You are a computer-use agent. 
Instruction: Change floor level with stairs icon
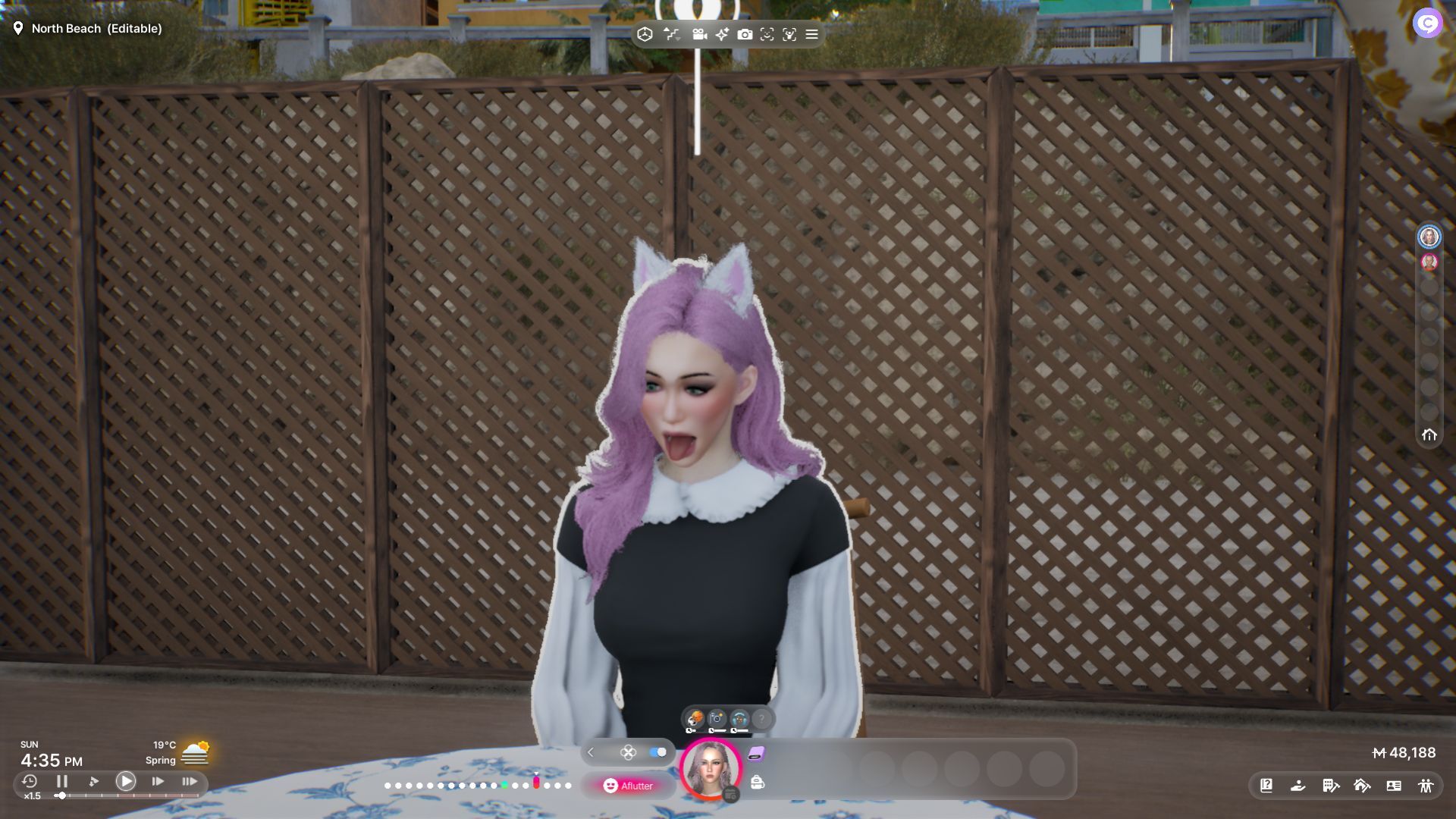(x=671, y=34)
